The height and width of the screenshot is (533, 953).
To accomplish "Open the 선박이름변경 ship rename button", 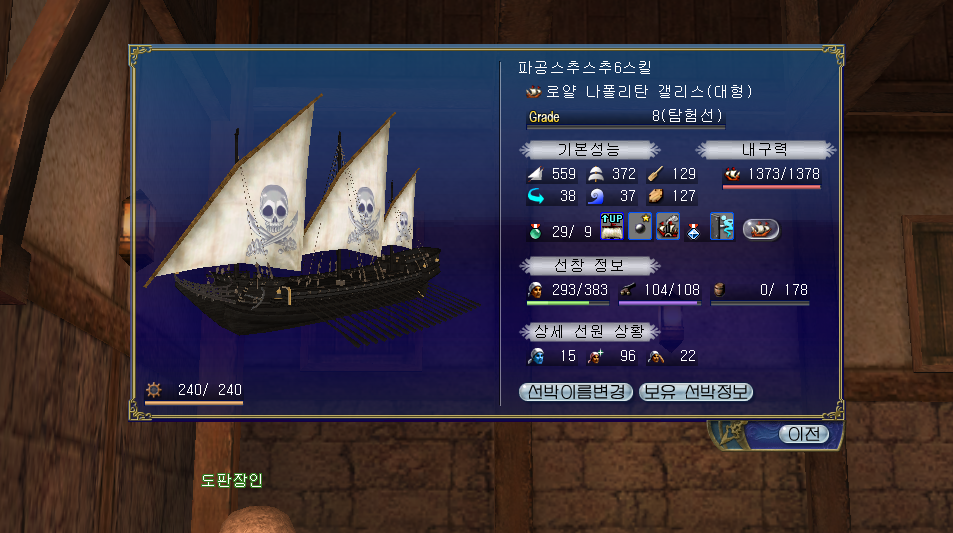I will (x=576, y=391).
